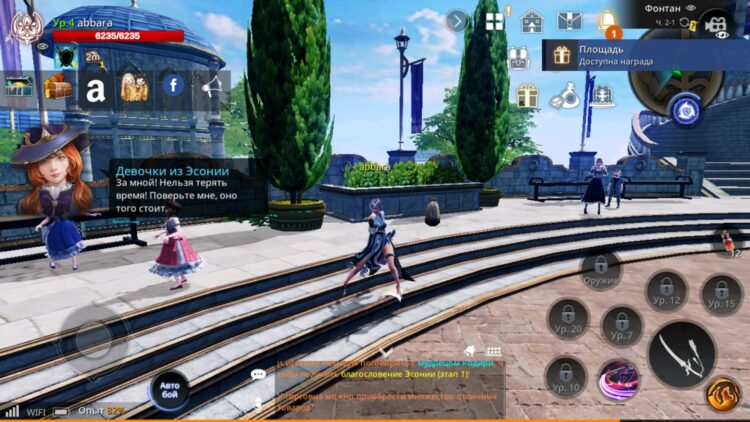The width and height of the screenshot is (750, 422).
Task: Open the Площадь reward notification
Action: [640, 54]
